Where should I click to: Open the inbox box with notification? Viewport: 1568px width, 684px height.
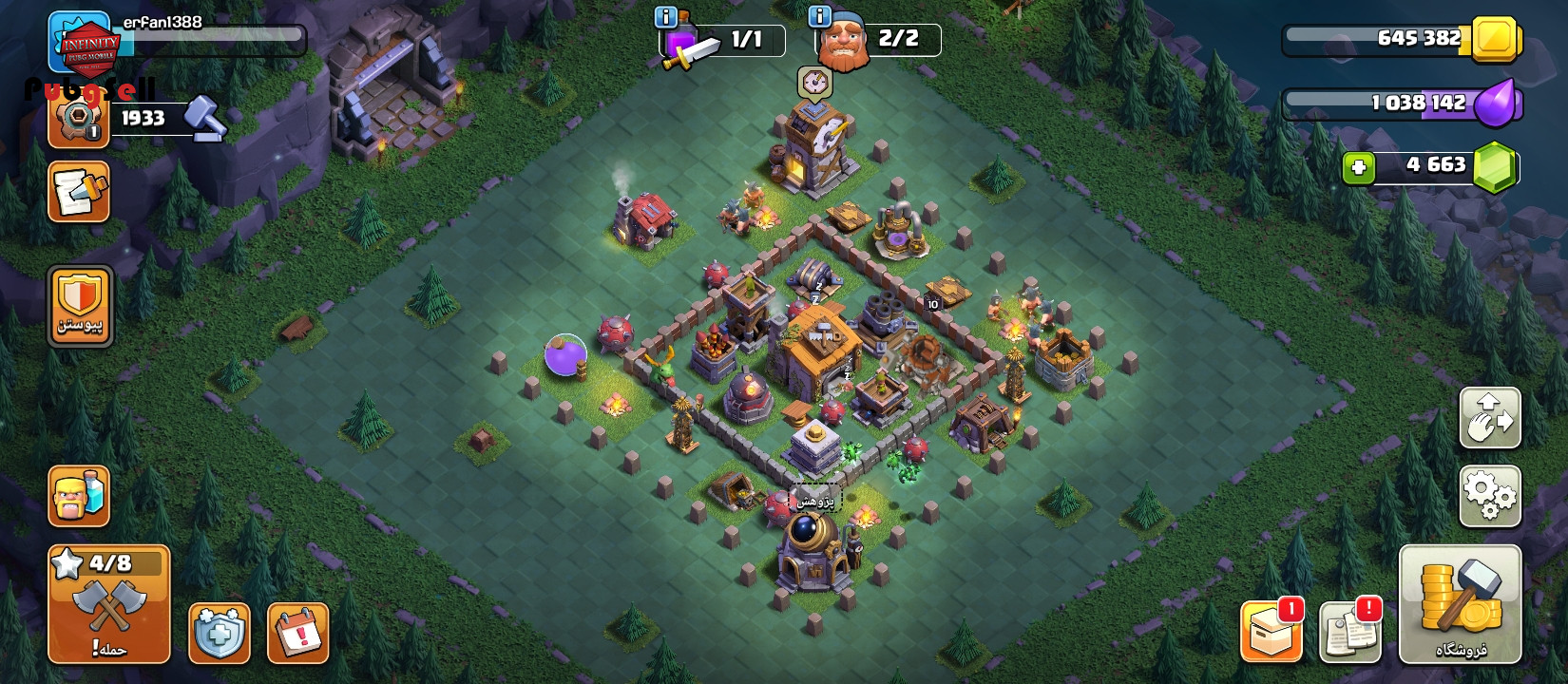[1272, 631]
